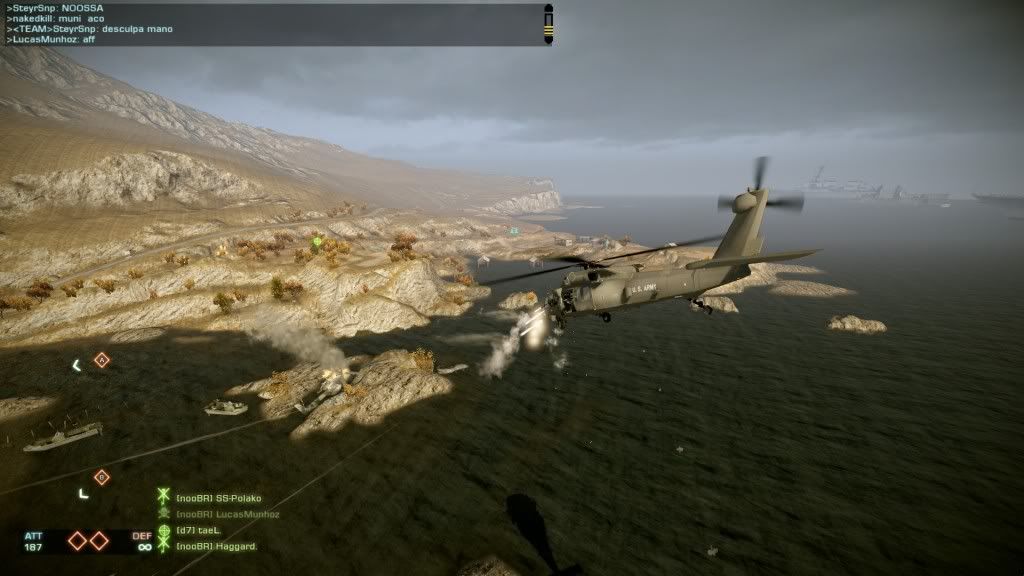Select squad member Haggard.
Image resolution: width=1024 pixels, height=576 pixels.
216,546
